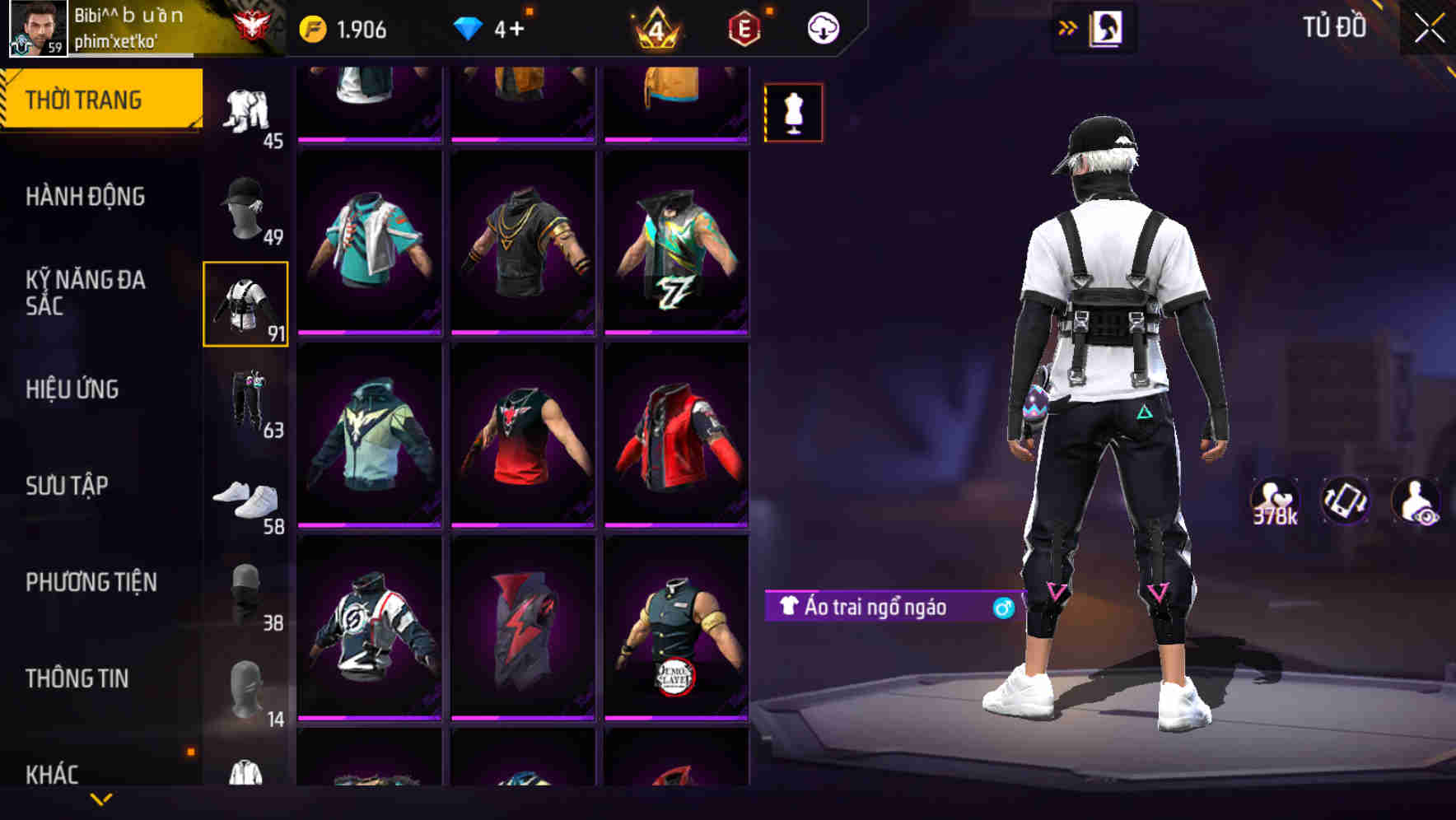Expand the bottom category list chevron
This screenshot has height=820, width=1456.
pyautogui.click(x=101, y=800)
